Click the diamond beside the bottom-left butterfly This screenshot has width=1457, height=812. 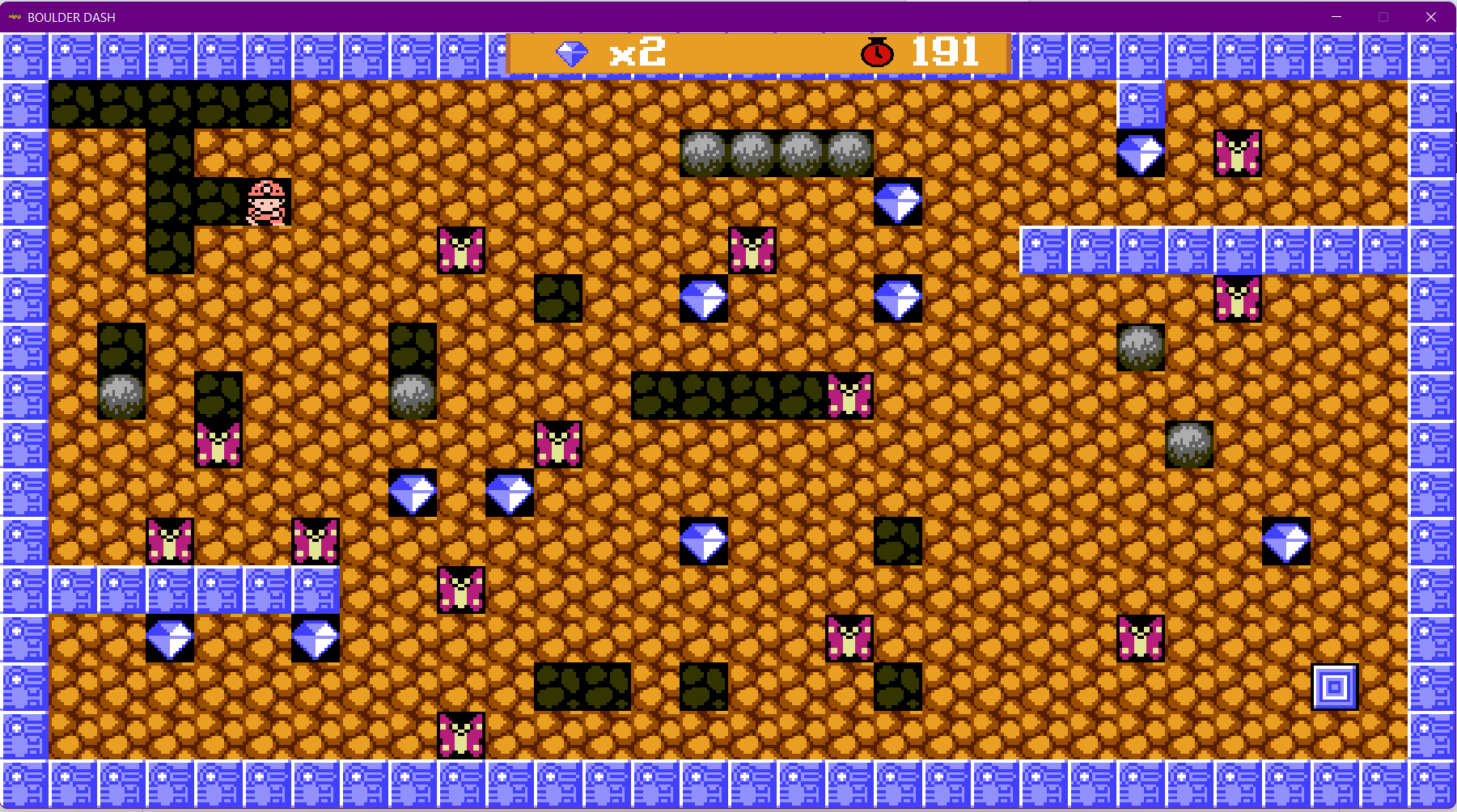pyautogui.click(x=168, y=638)
